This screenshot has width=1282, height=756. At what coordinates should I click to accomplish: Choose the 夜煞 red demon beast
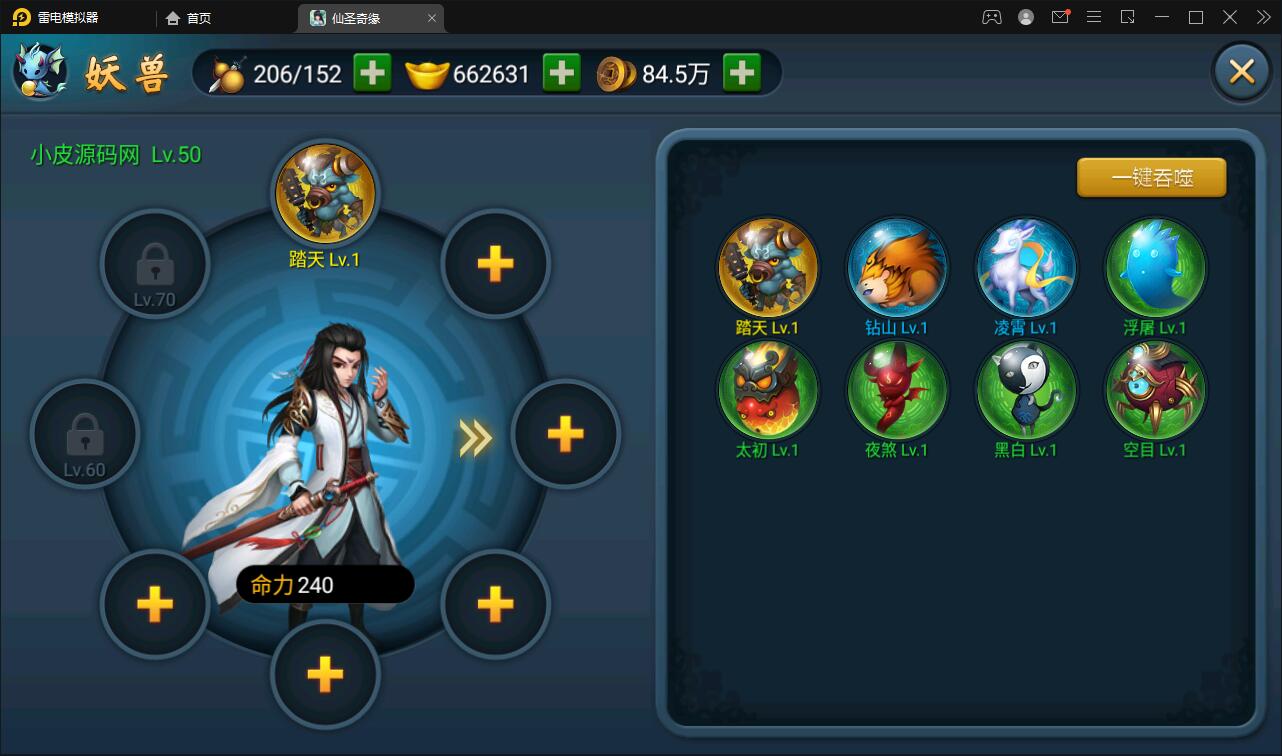click(896, 391)
